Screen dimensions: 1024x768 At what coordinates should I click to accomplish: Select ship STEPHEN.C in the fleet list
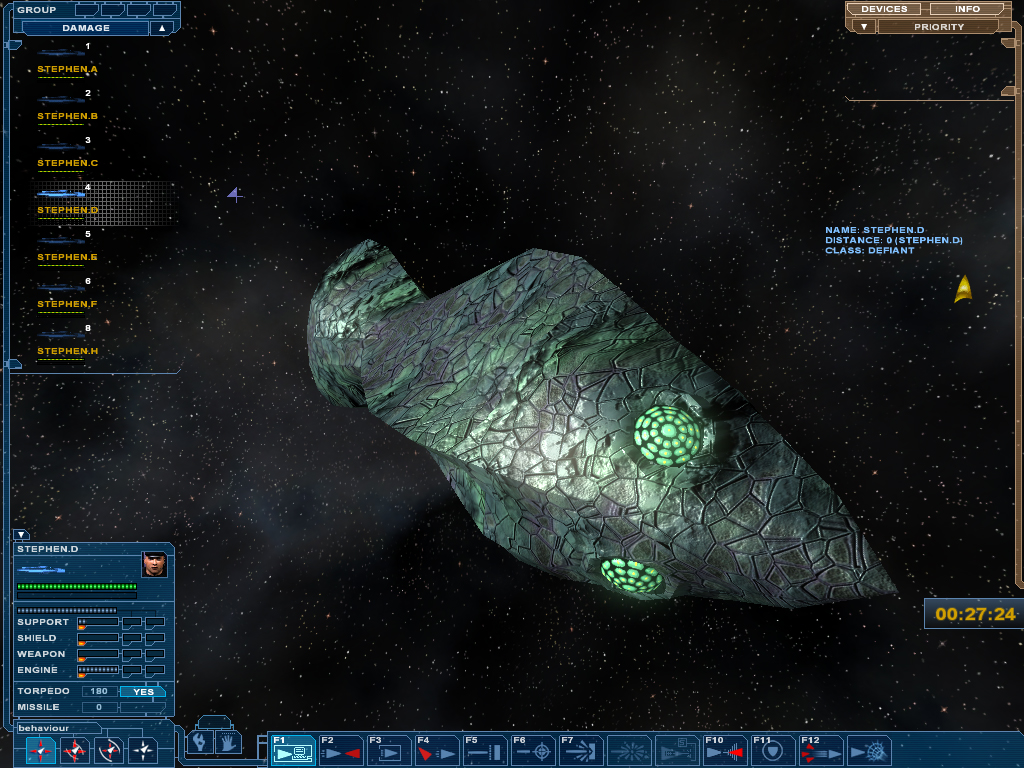click(67, 163)
